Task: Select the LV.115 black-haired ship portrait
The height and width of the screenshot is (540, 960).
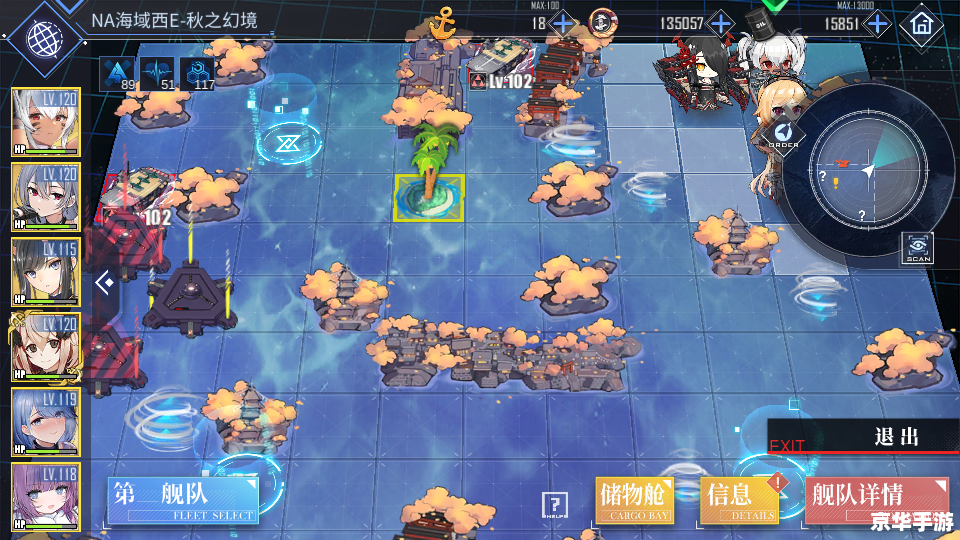Action: coord(45,271)
